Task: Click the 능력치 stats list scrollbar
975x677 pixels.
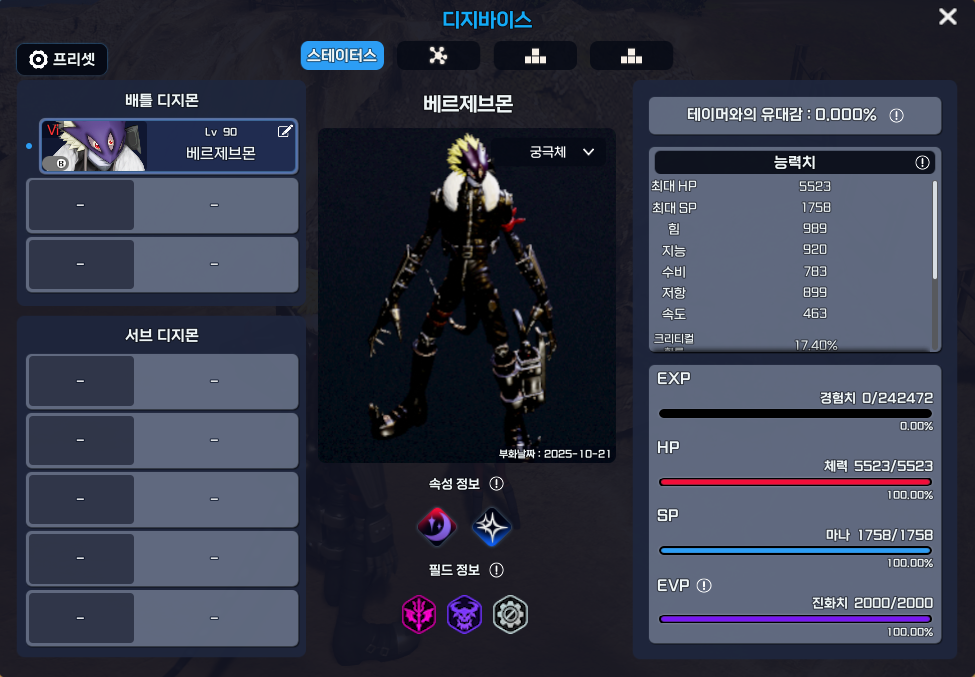Action: click(935, 230)
